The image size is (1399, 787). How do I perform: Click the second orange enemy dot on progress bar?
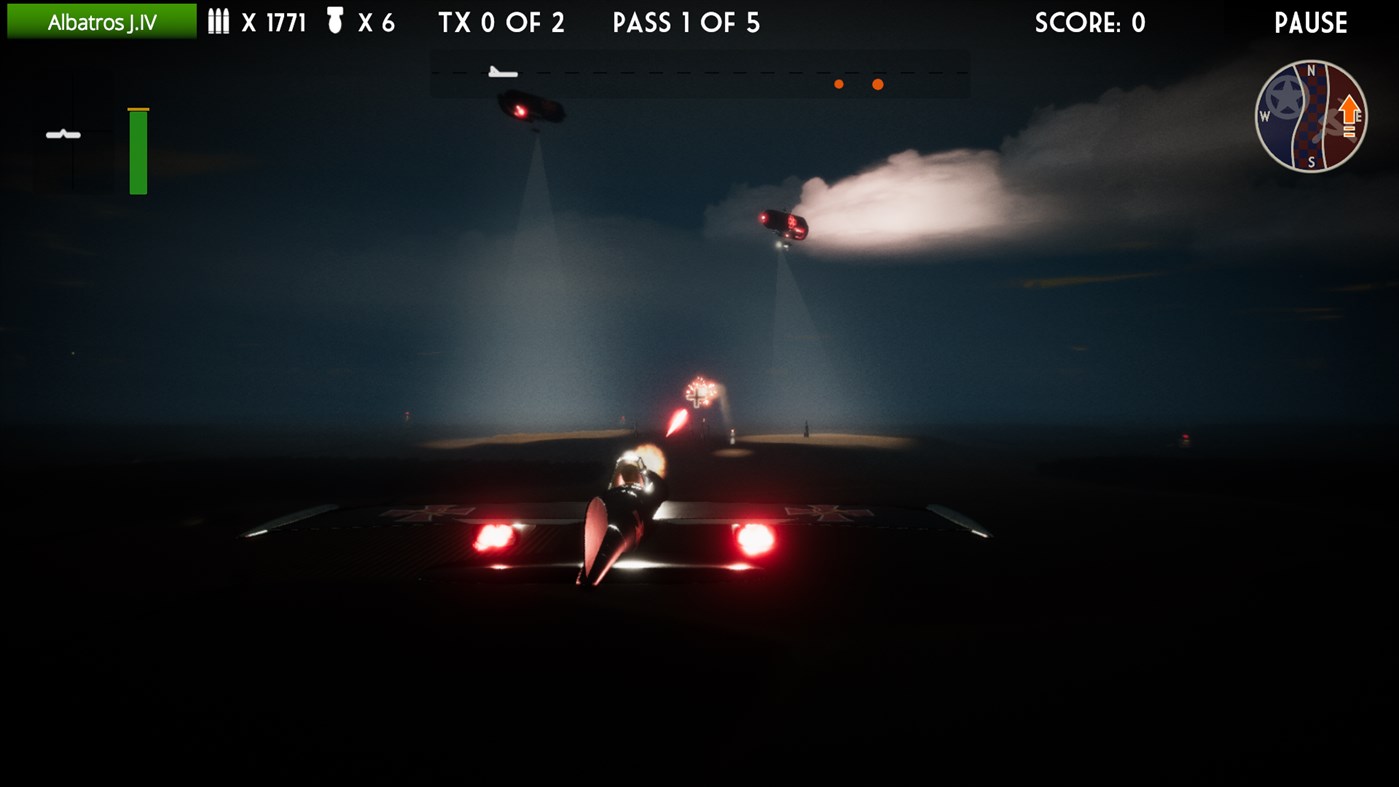pos(877,84)
